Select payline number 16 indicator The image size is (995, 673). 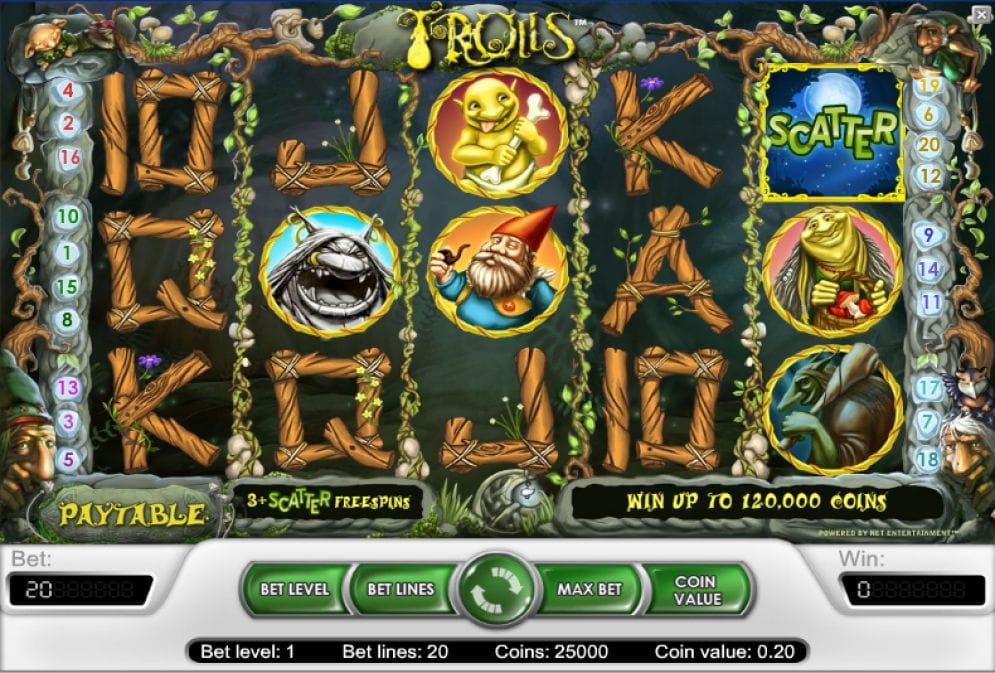69,157
